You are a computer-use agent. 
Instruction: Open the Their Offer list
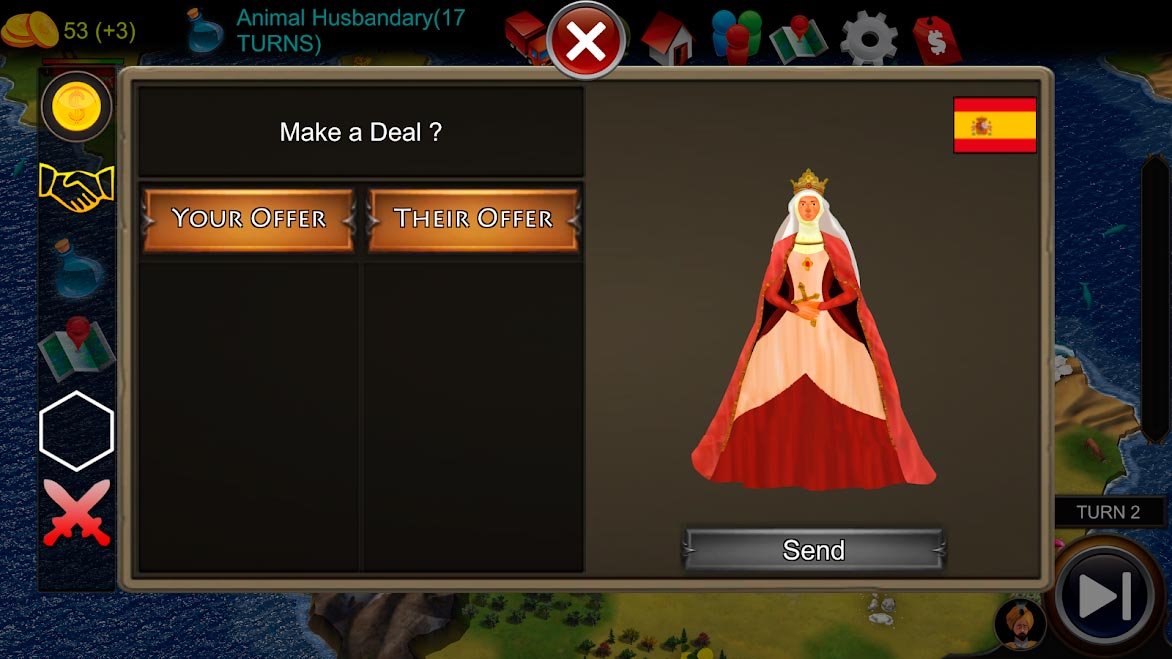coord(473,219)
